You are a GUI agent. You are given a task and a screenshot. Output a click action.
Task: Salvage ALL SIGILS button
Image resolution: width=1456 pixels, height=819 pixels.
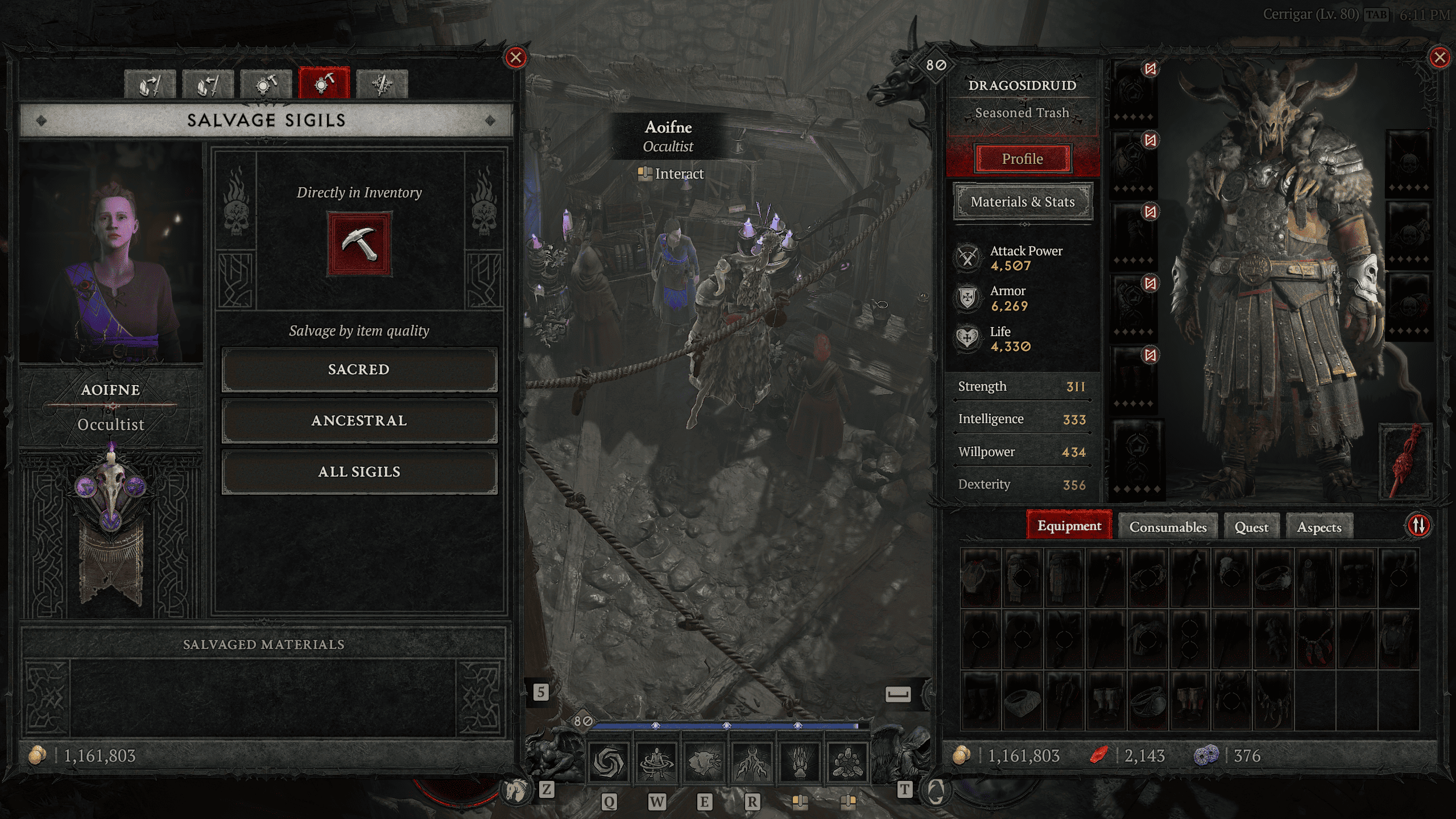tap(359, 472)
